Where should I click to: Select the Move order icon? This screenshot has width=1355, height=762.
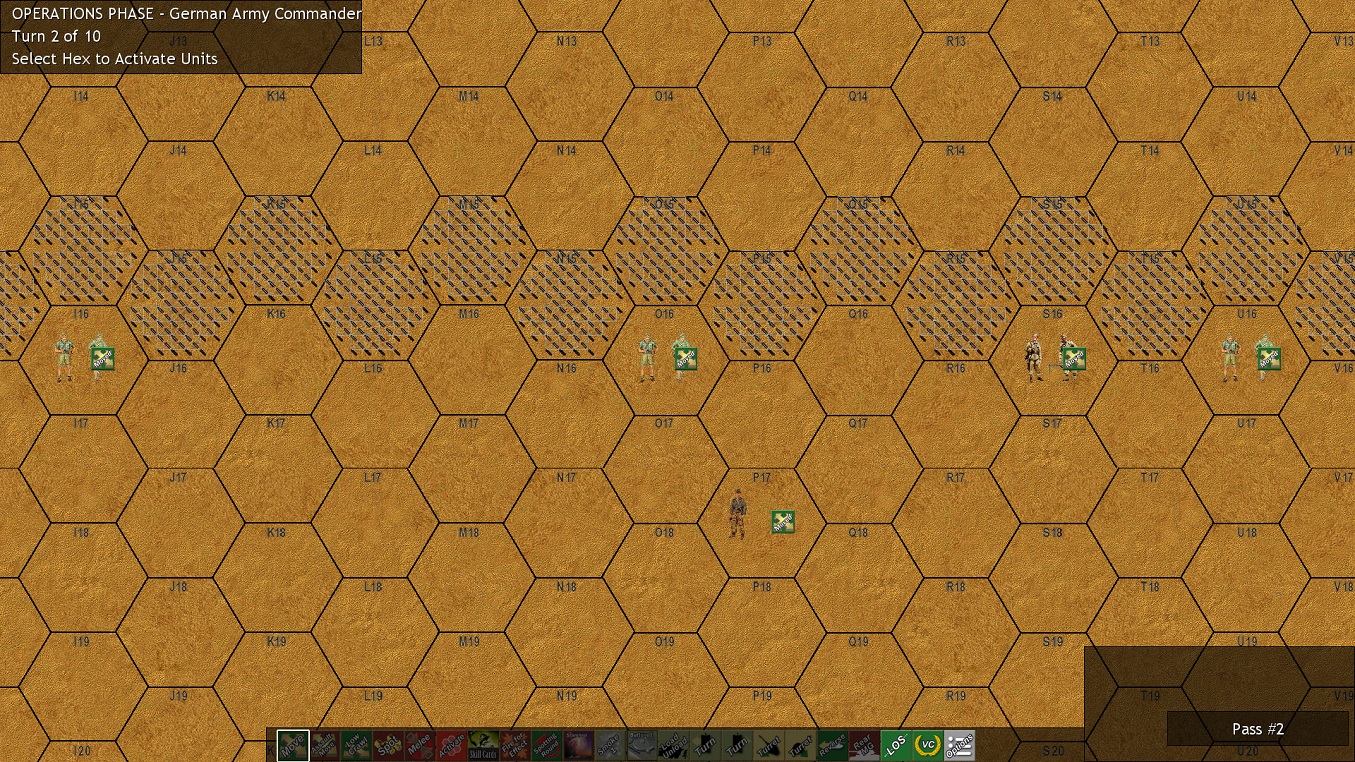(x=294, y=744)
